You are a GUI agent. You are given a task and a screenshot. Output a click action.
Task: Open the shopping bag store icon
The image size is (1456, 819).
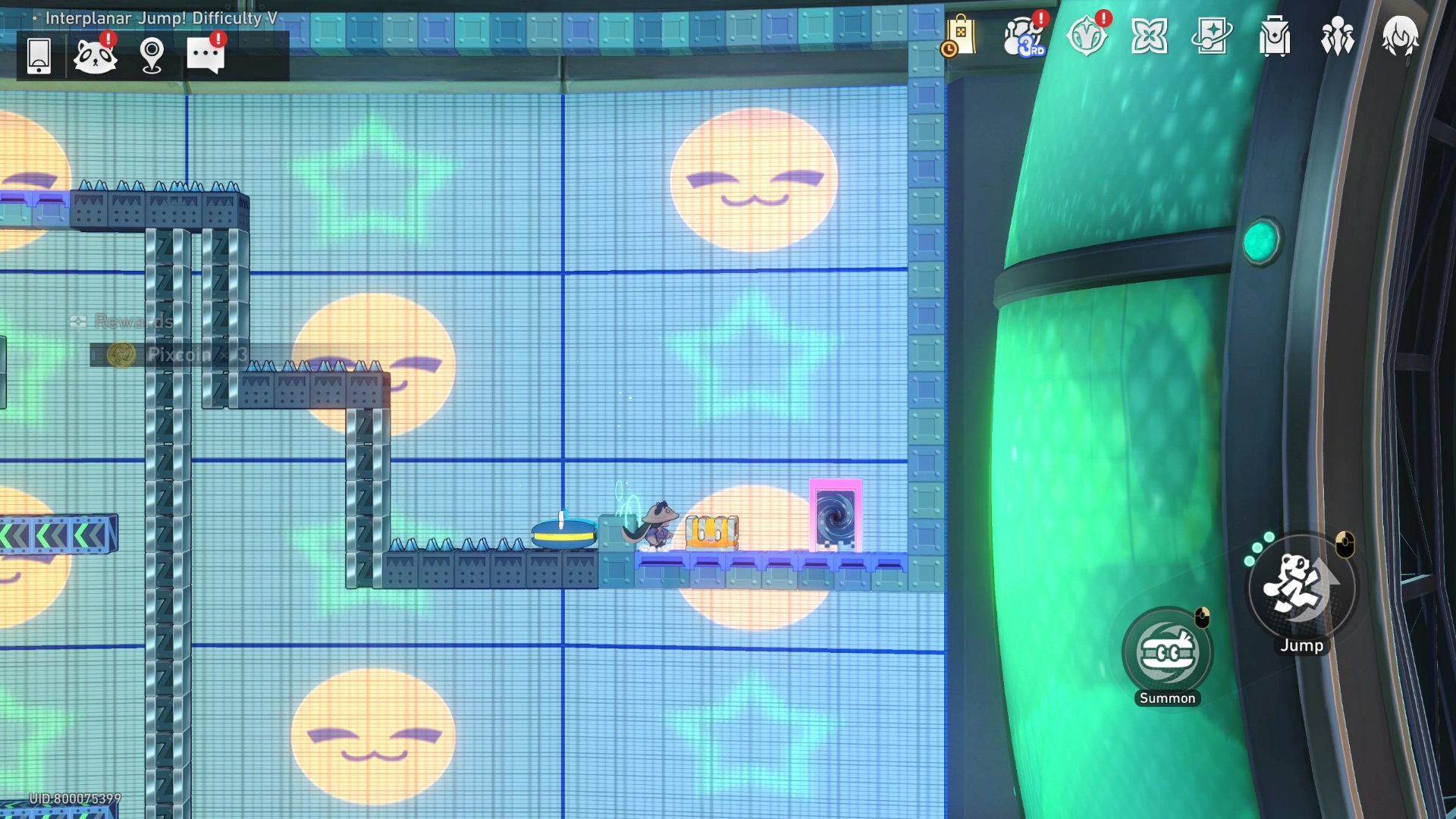point(960,36)
